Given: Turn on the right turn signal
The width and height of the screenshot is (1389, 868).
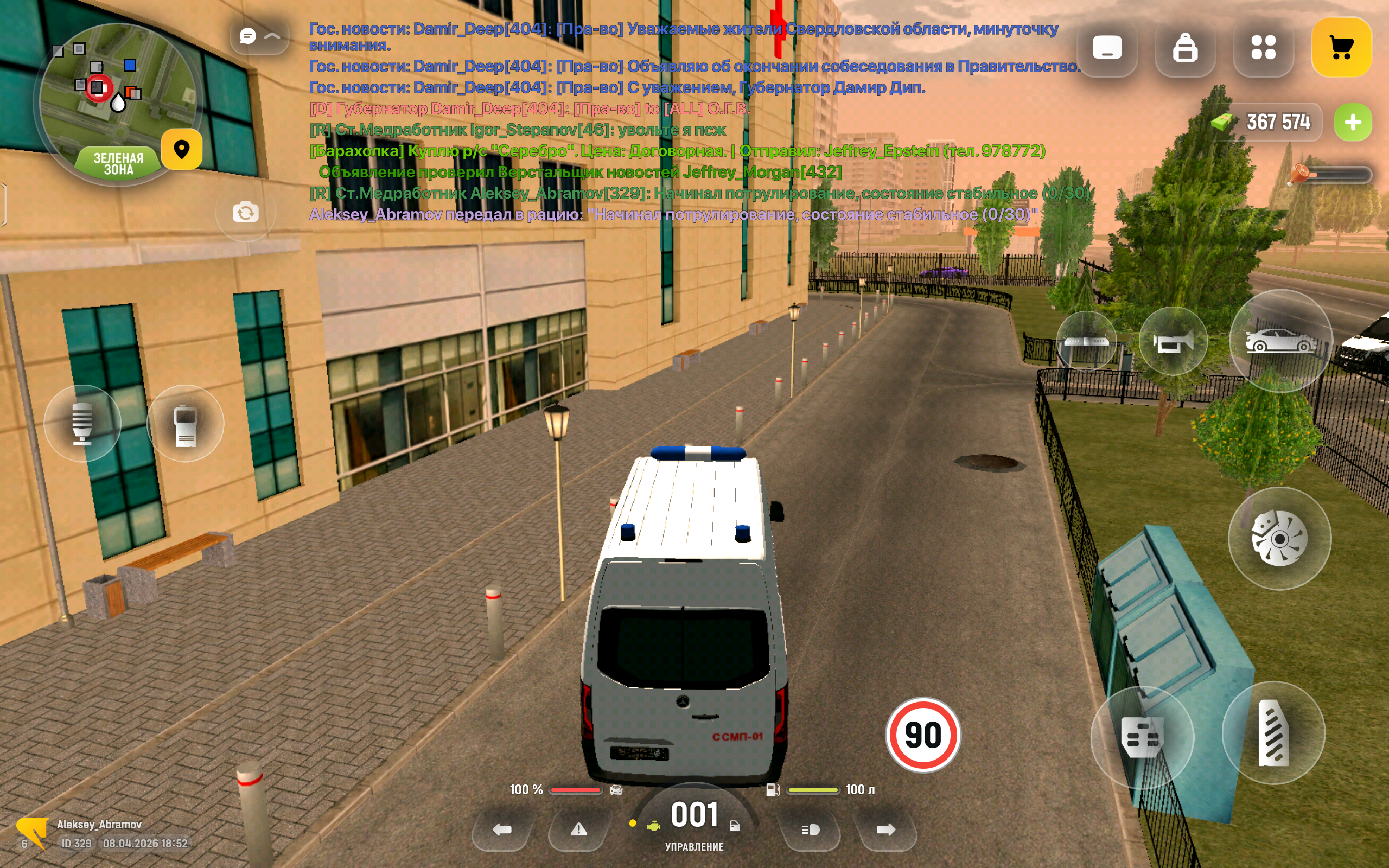Looking at the screenshot, I should (885, 829).
